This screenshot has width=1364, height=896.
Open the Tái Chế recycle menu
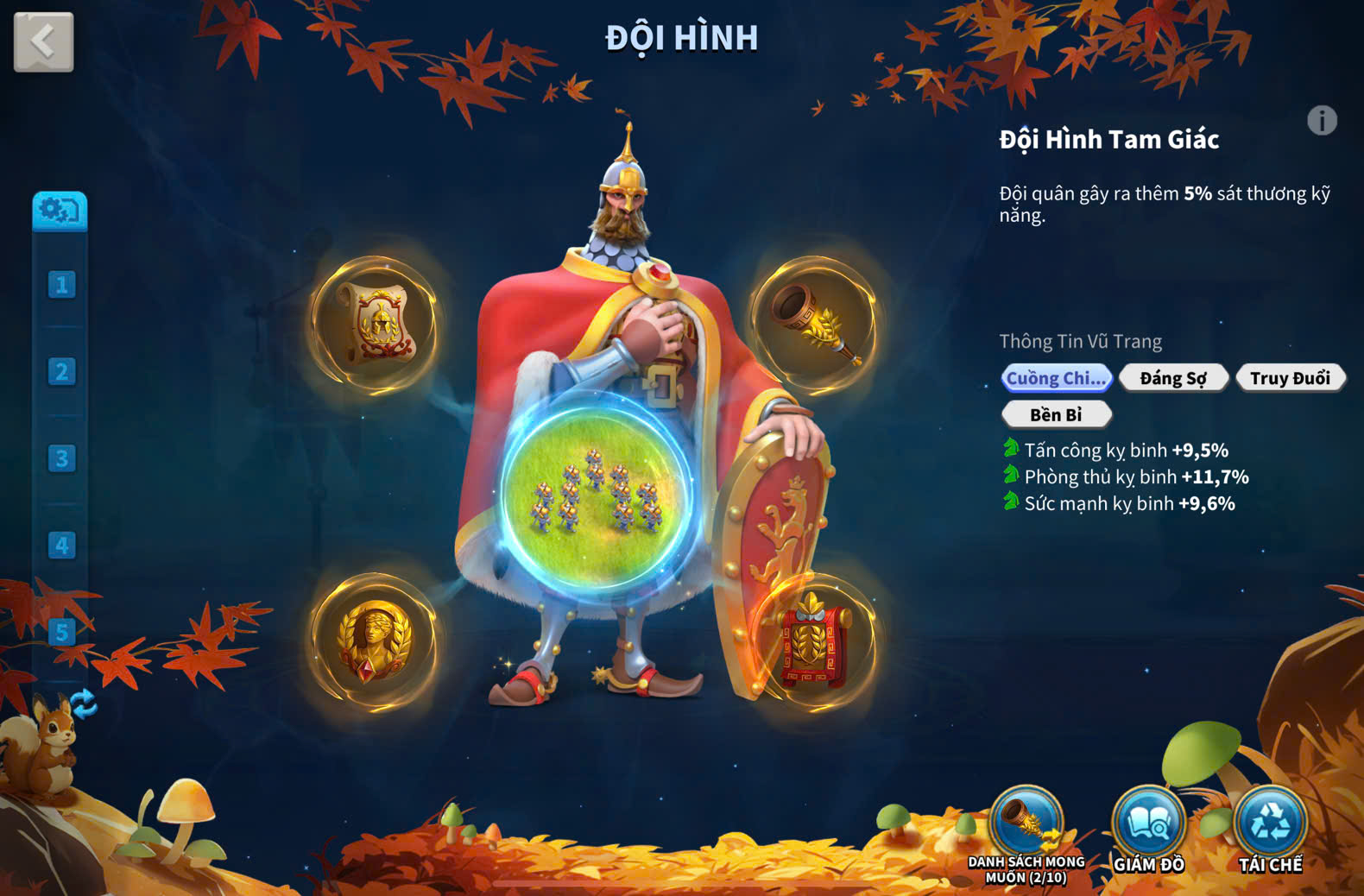point(1270,824)
